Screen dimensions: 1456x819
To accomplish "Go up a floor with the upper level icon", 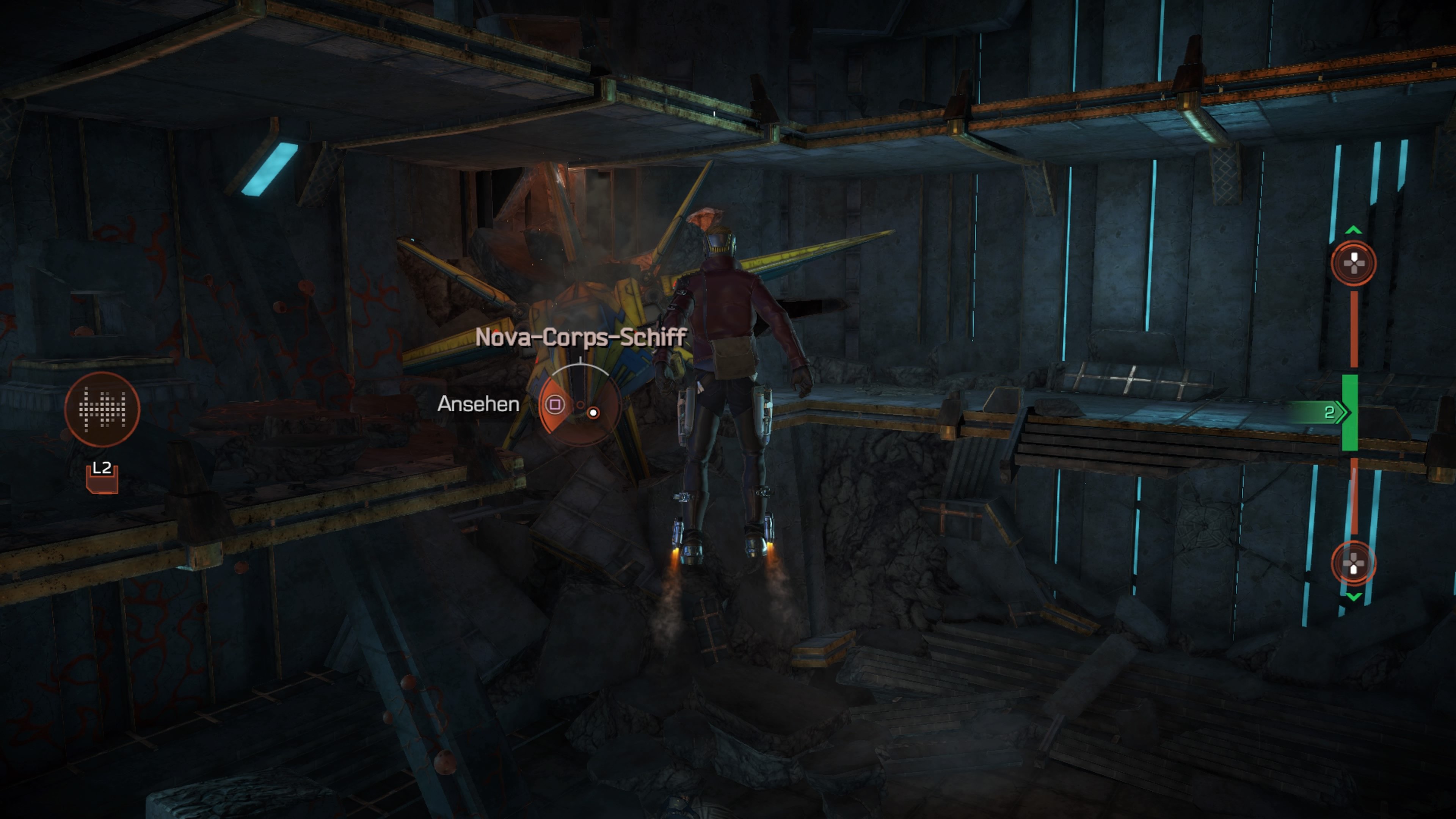I will (1353, 263).
